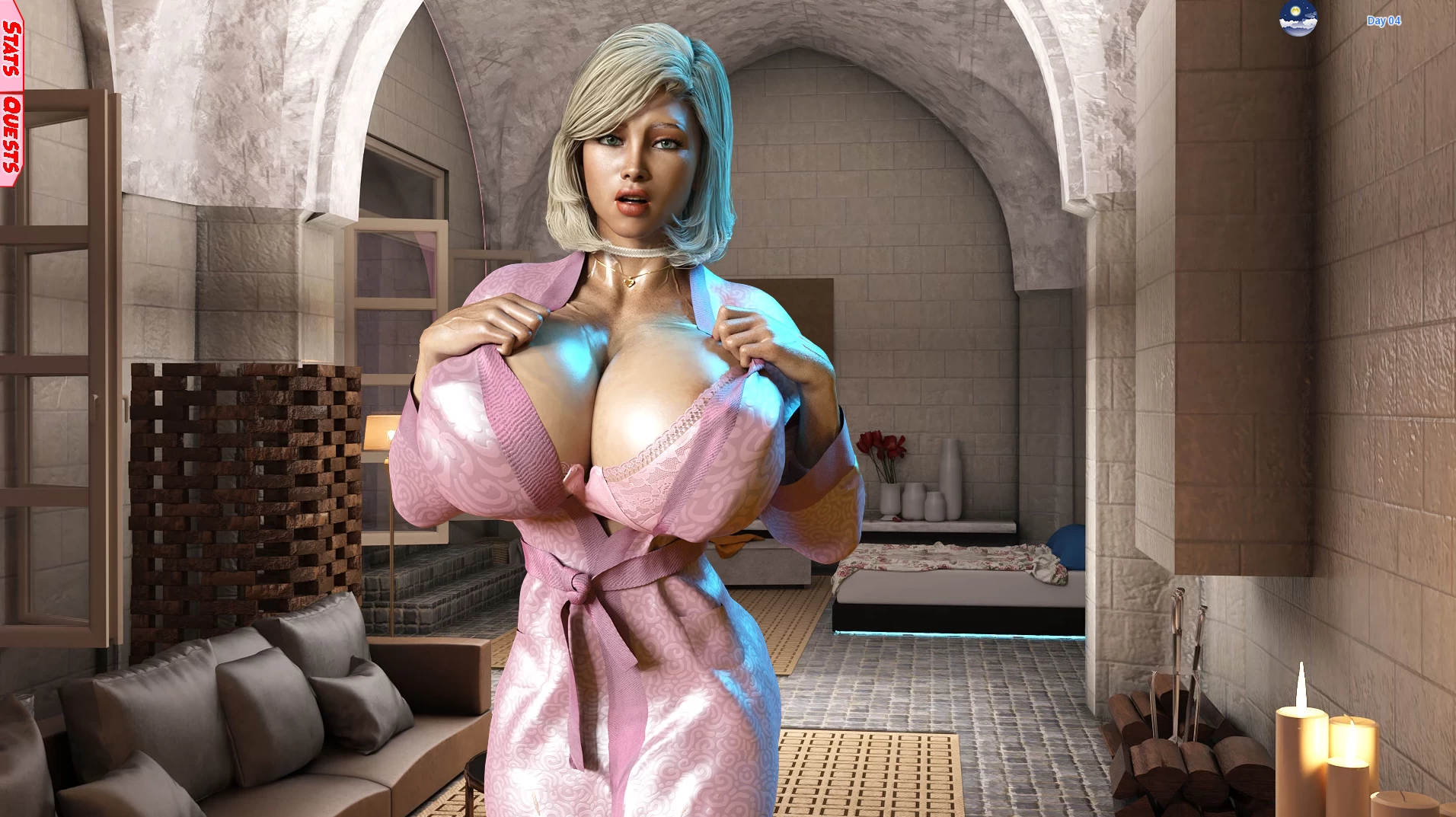The height and width of the screenshot is (817, 1456).
Task: Open the pink Stats flap to reveal details
Action: coord(11,47)
